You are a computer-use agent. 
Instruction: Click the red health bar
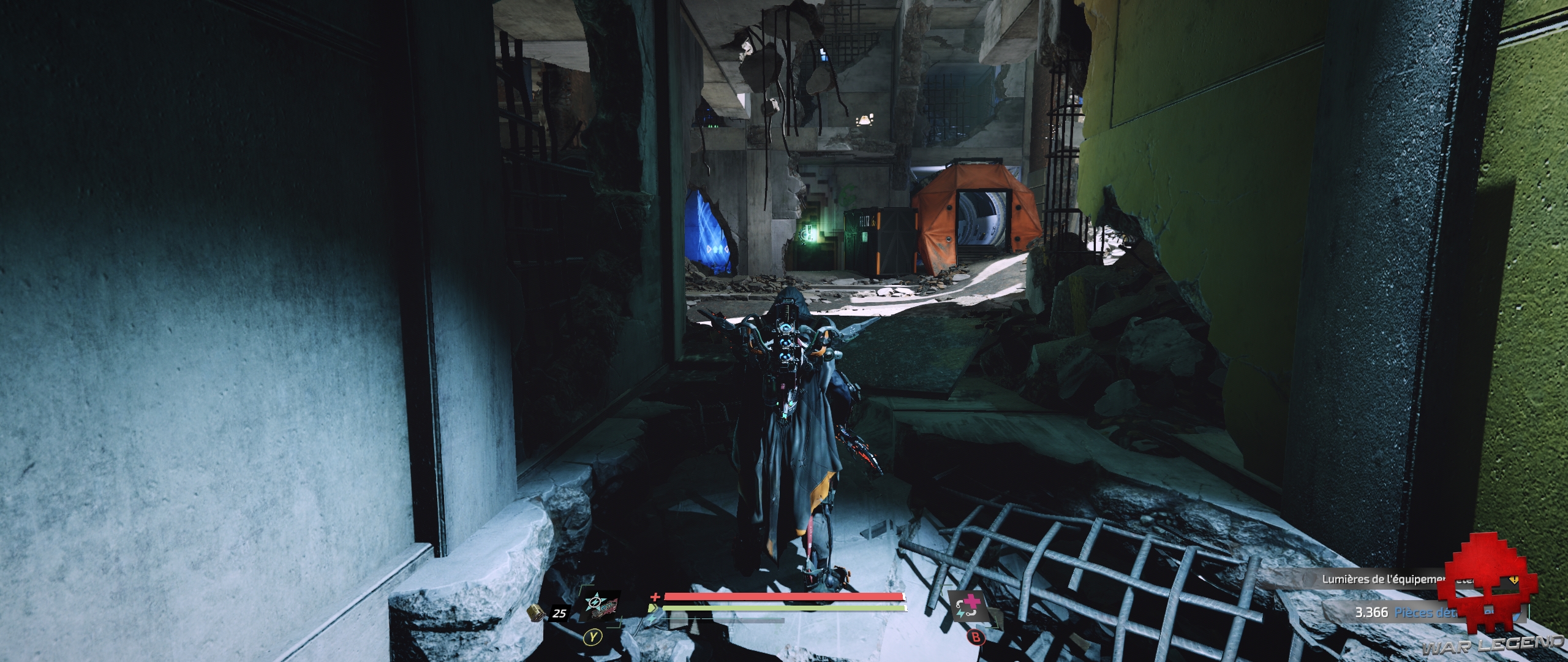coord(783,596)
